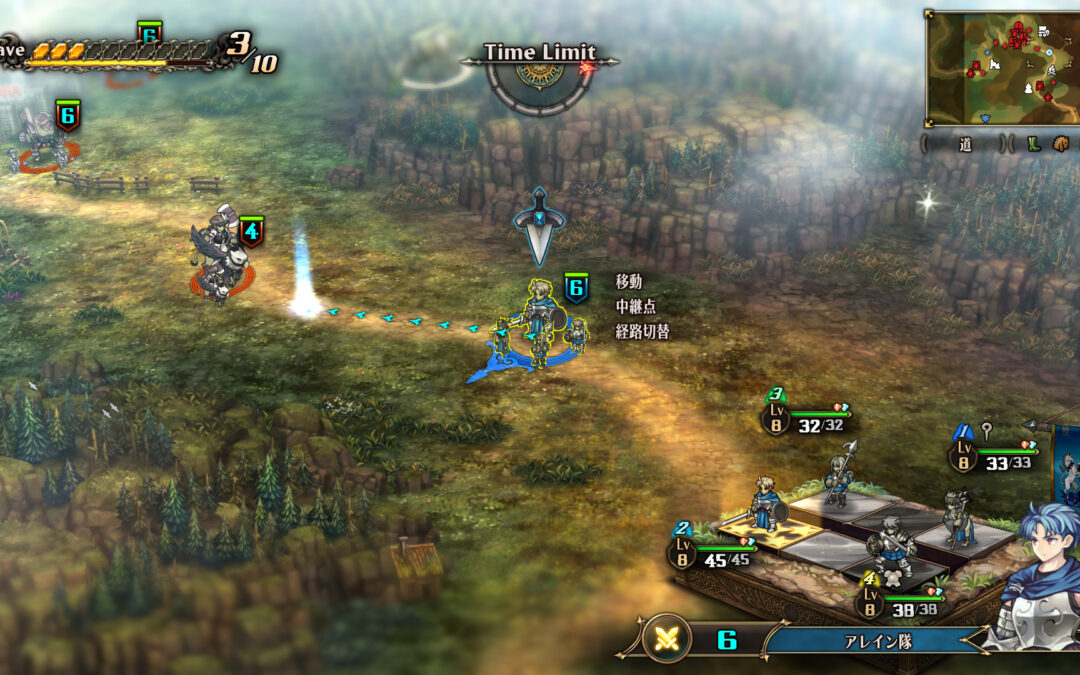Select the horse head icon under minimap
Screen dimensions: 1080x675
1059,144
